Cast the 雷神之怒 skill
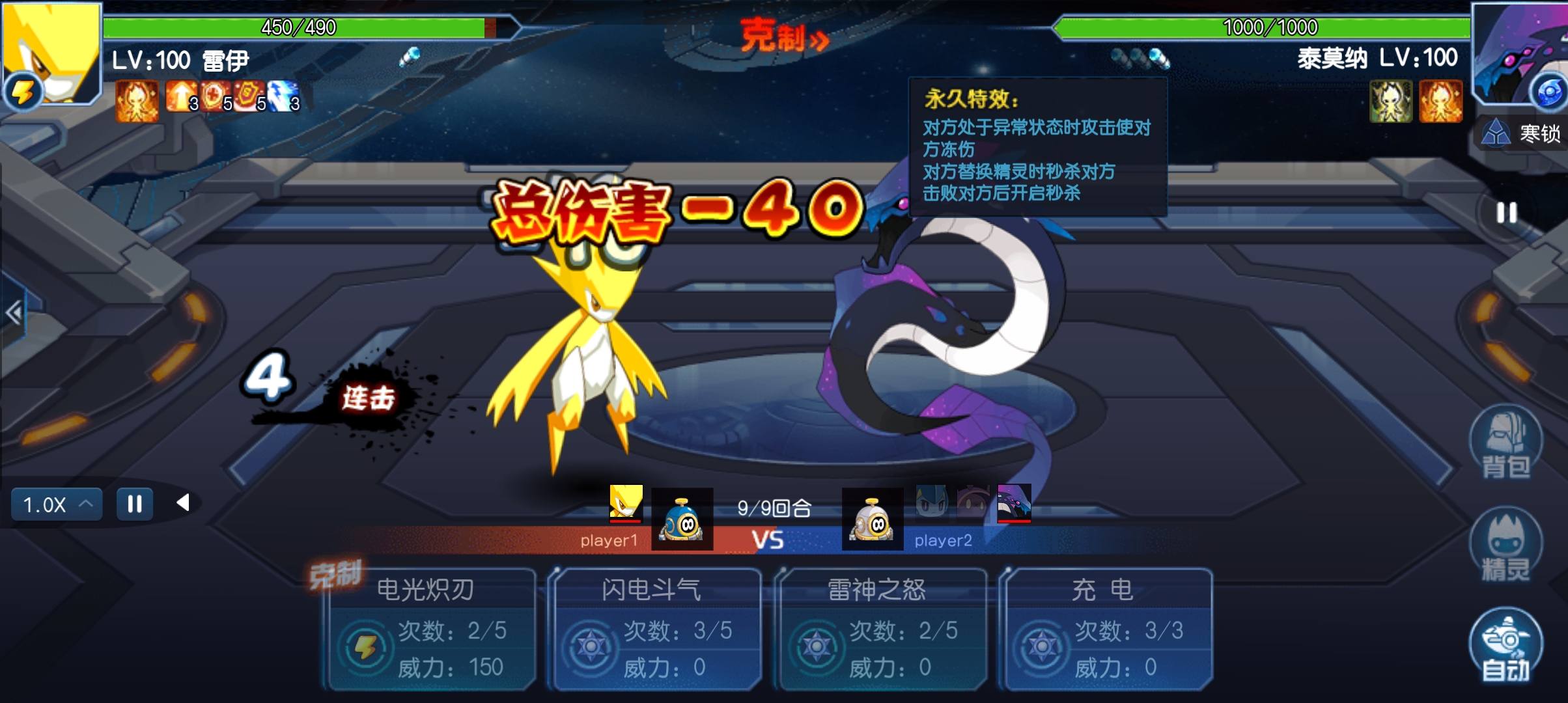 [x=882, y=629]
